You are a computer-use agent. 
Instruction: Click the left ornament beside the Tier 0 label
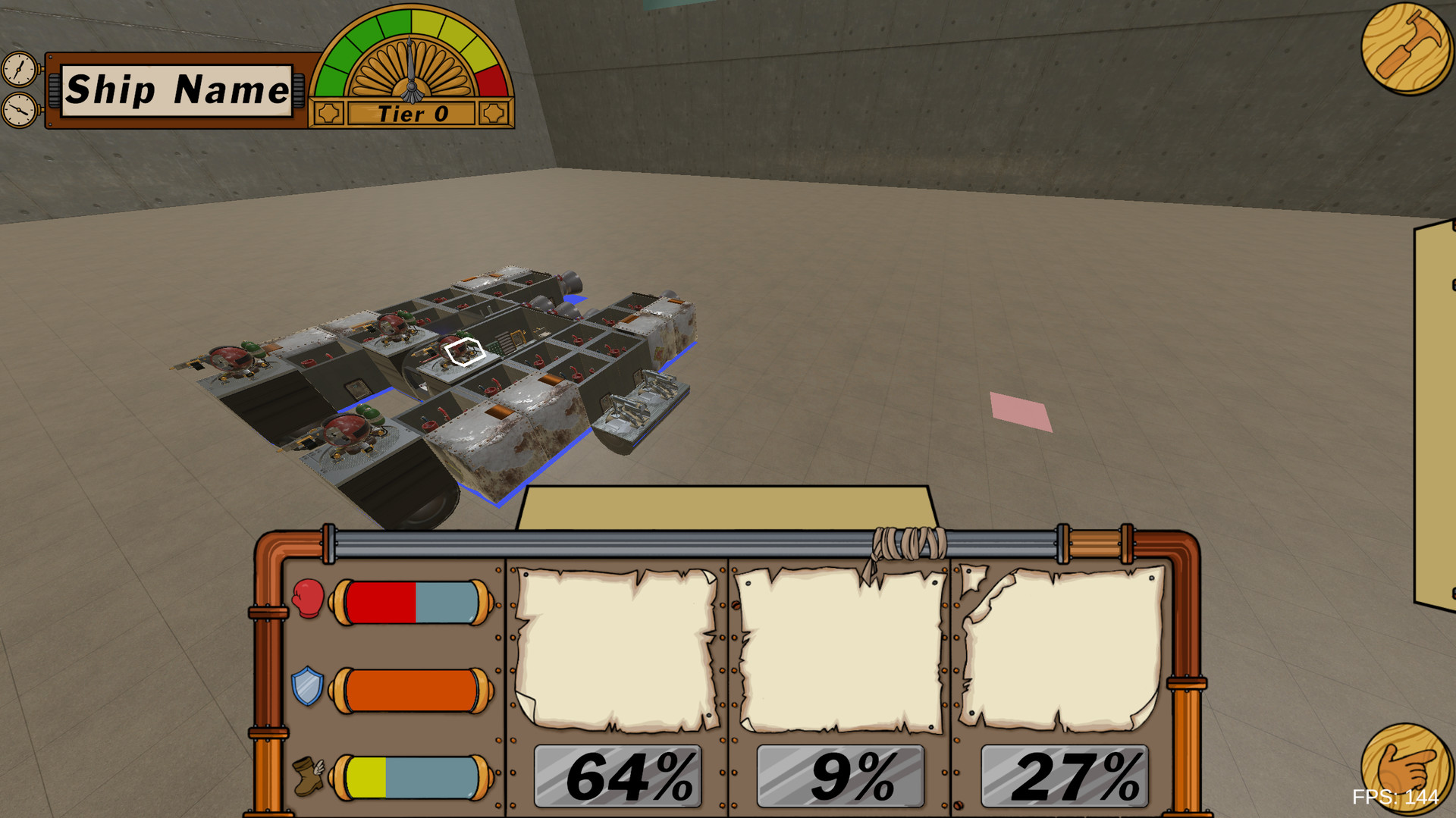click(x=328, y=114)
